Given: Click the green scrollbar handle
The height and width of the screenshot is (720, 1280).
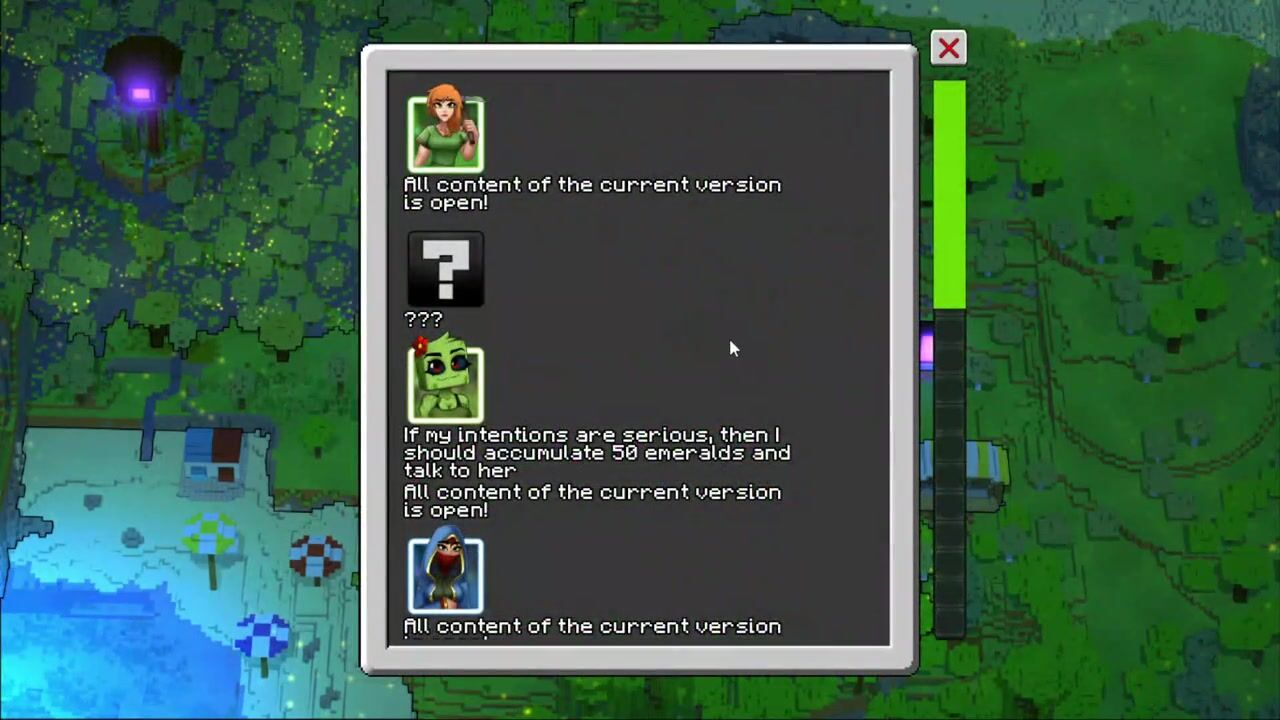Looking at the screenshot, I should tap(949, 195).
